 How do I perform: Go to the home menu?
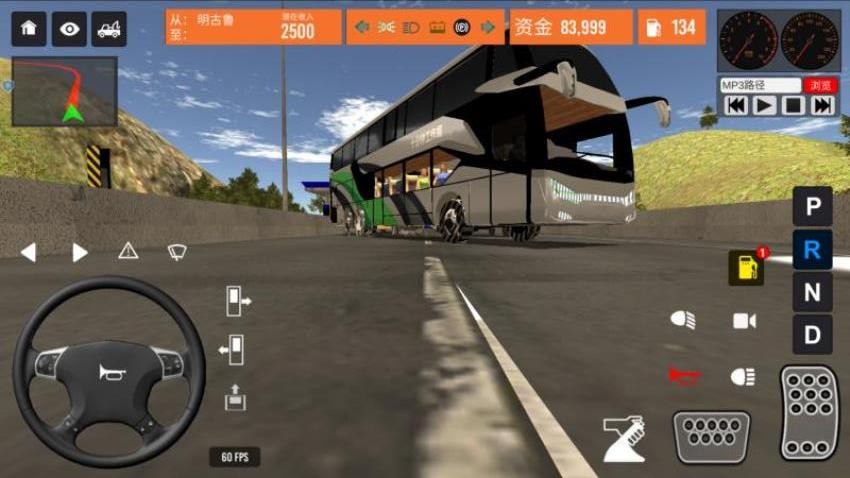click(x=29, y=29)
